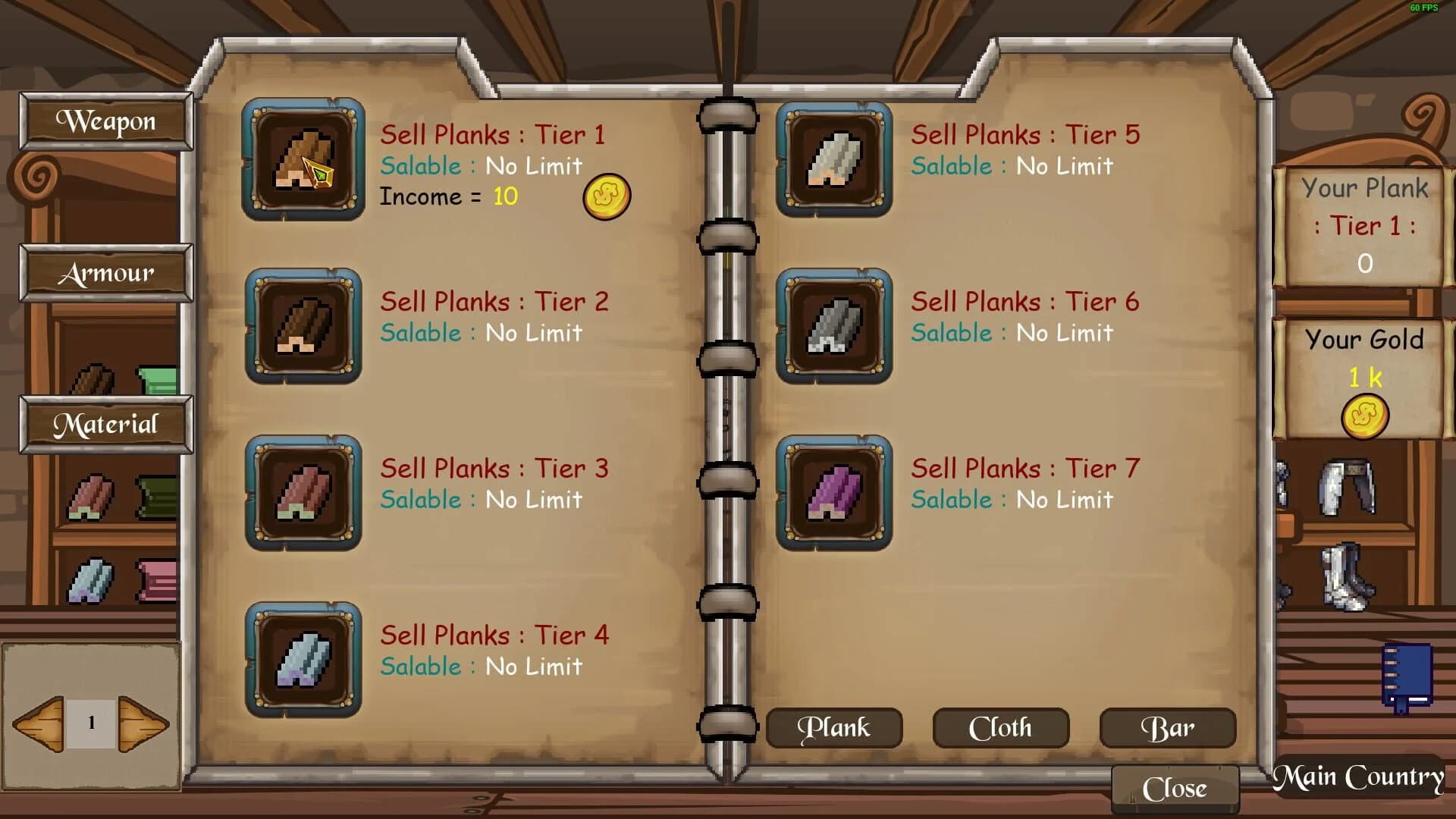Close the shop book

pyautogui.click(x=1175, y=787)
